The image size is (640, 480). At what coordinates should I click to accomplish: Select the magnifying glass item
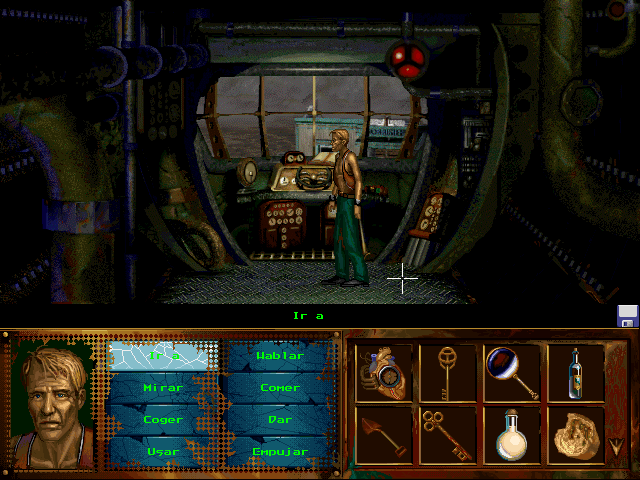(512, 372)
